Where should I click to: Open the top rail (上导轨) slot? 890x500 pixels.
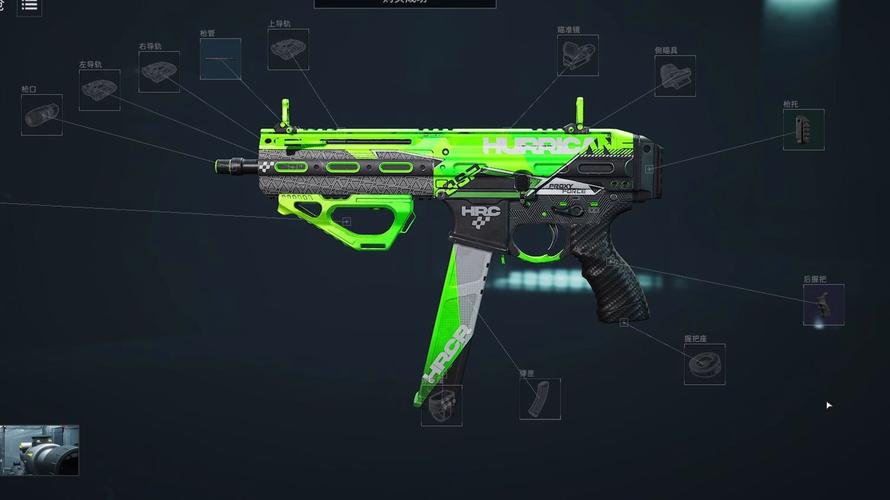pyautogui.click(x=288, y=49)
